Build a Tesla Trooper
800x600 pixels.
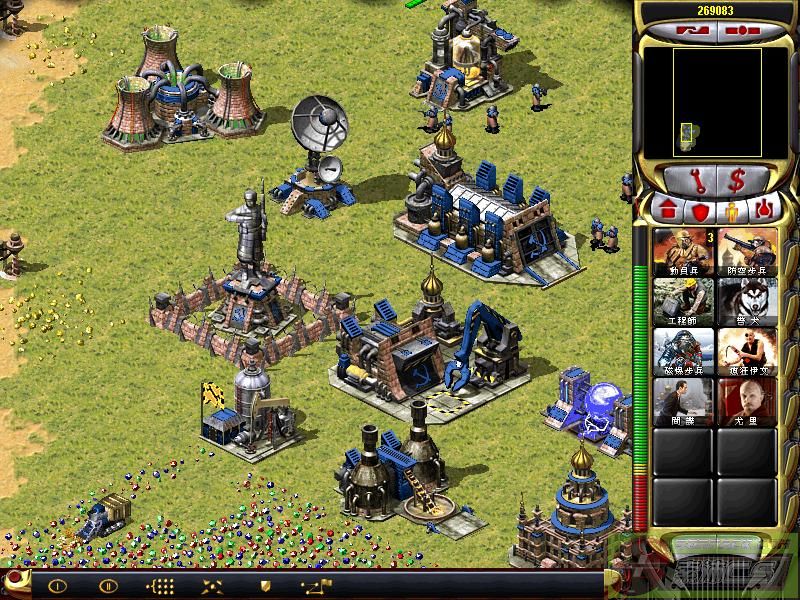point(684,352)
